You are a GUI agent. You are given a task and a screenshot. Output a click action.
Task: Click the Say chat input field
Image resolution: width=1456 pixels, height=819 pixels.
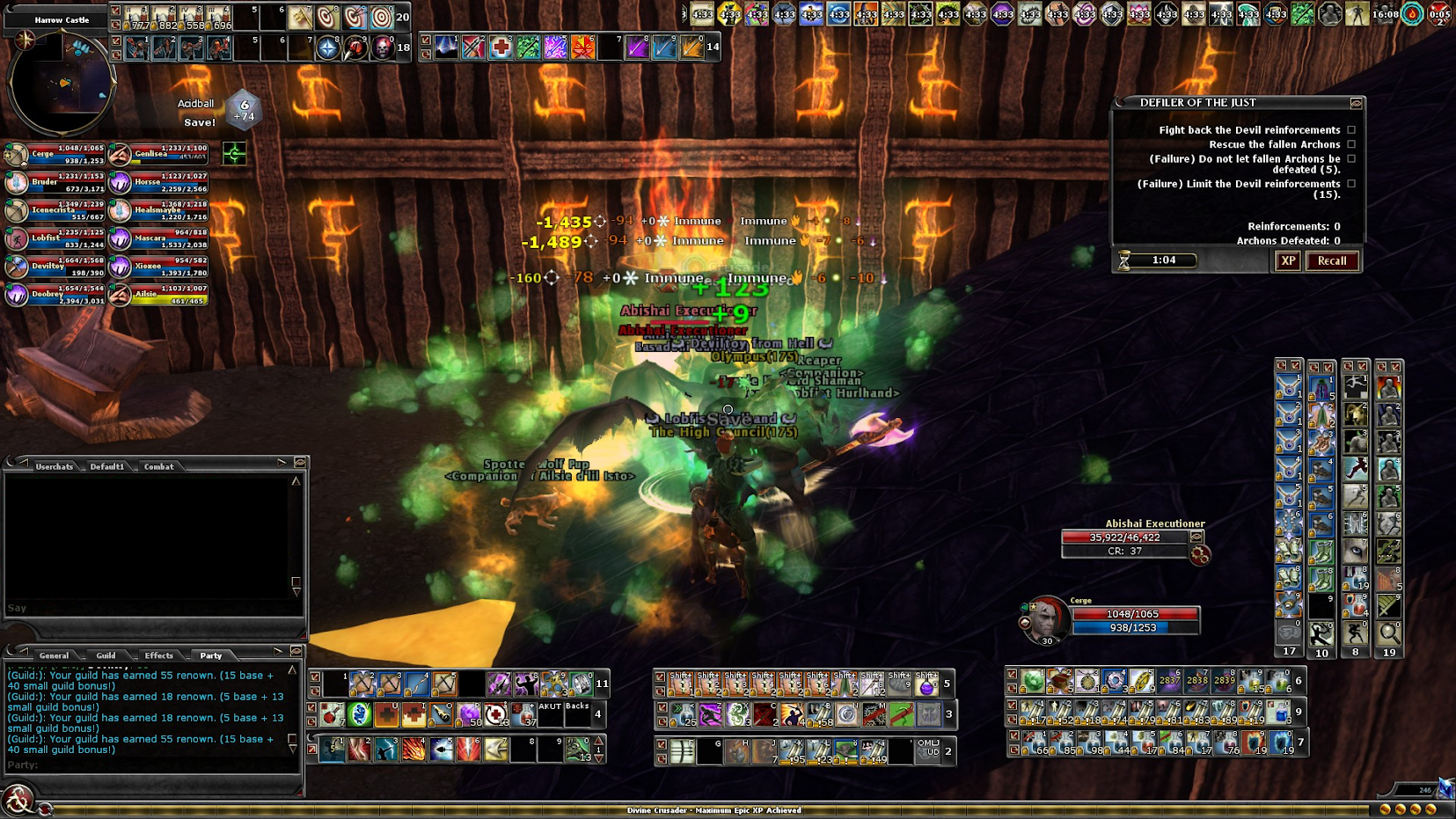[150, 608]
